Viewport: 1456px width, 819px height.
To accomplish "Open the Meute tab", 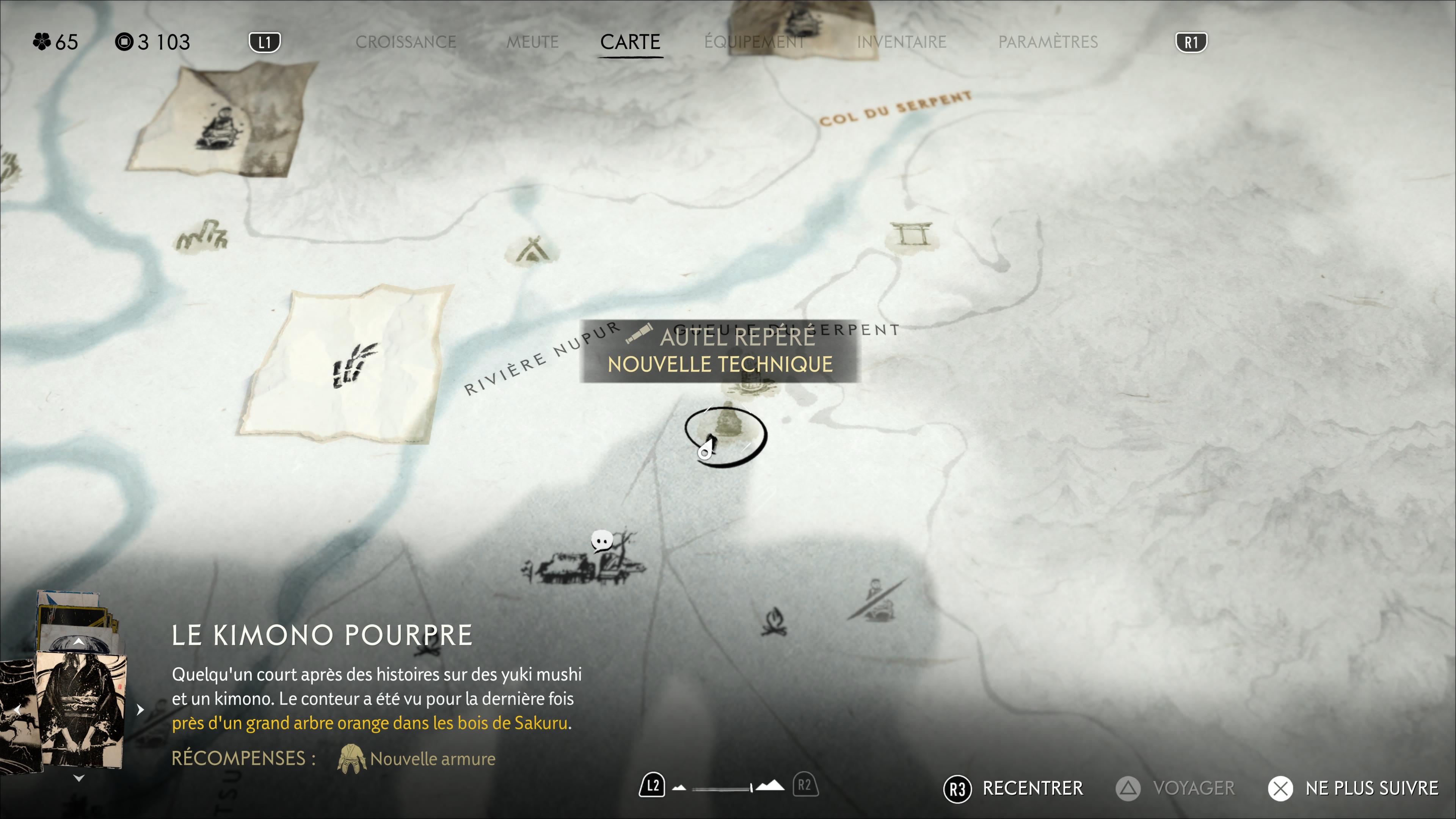I will [532, 42].
